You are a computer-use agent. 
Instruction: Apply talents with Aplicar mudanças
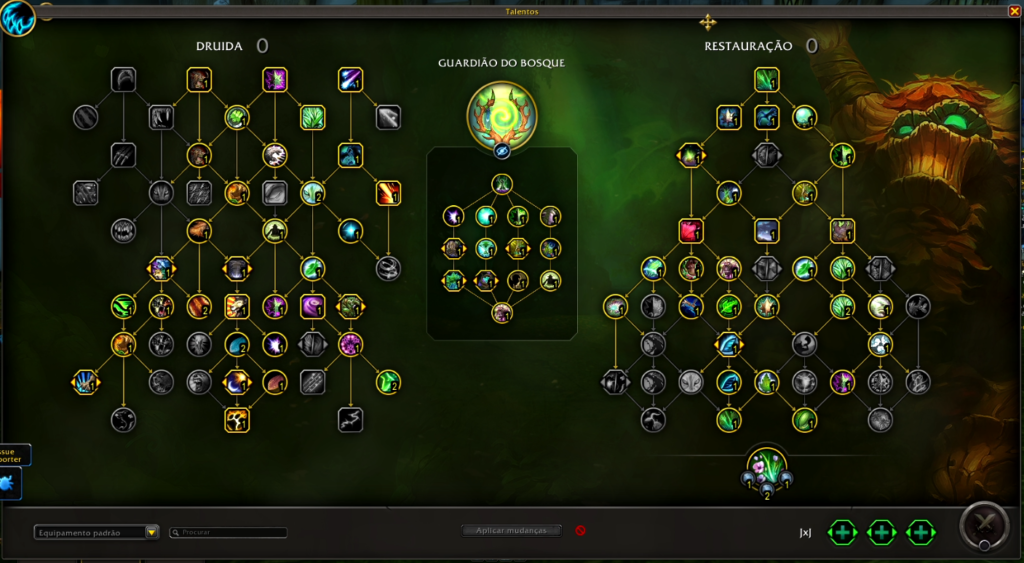tap(511, 530)
